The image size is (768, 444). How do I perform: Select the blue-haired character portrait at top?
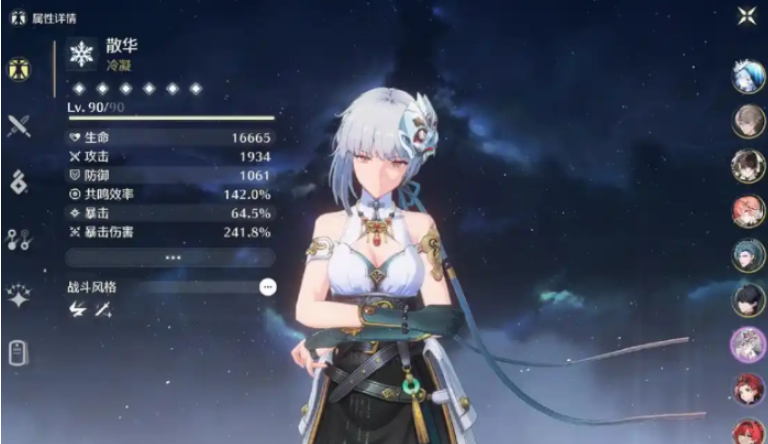click(x=748, y=77)
